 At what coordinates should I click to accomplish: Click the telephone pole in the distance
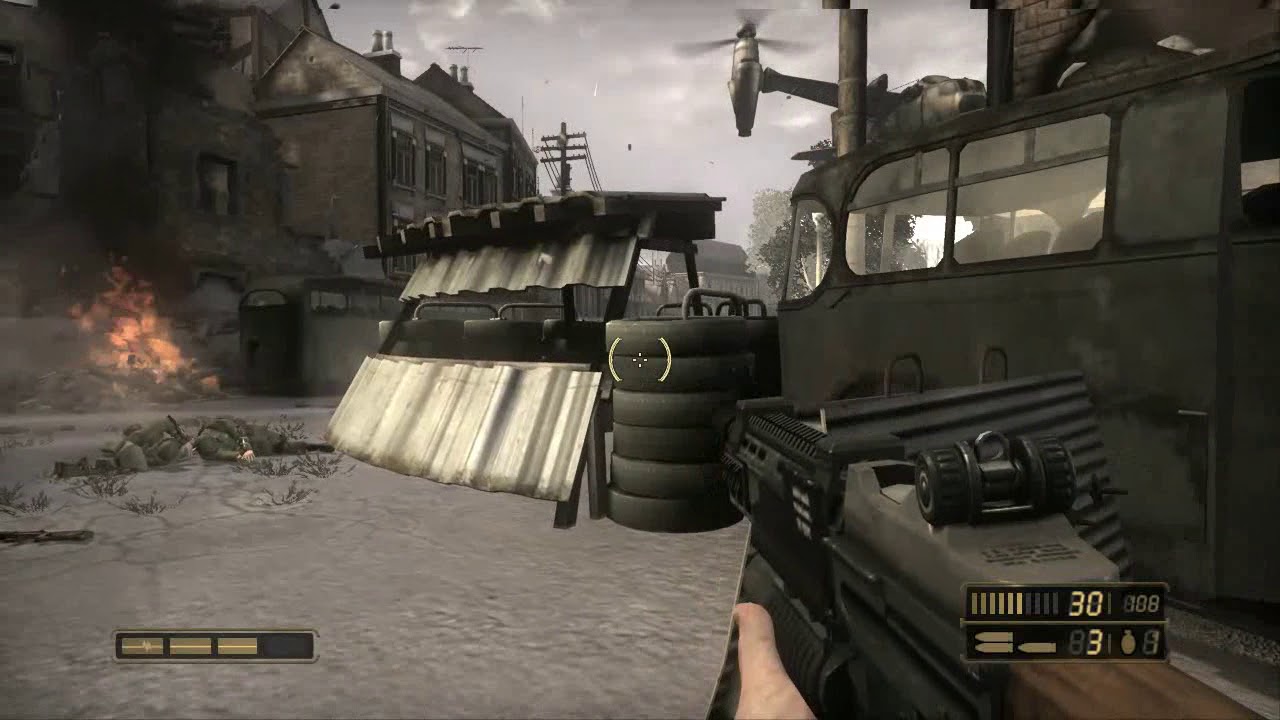coord(563,150)
